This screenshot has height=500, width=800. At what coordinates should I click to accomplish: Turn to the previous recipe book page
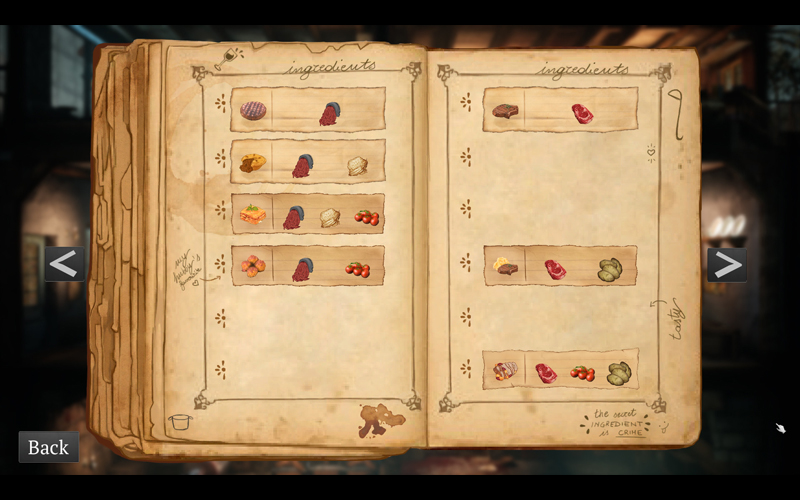coord(64,264)
